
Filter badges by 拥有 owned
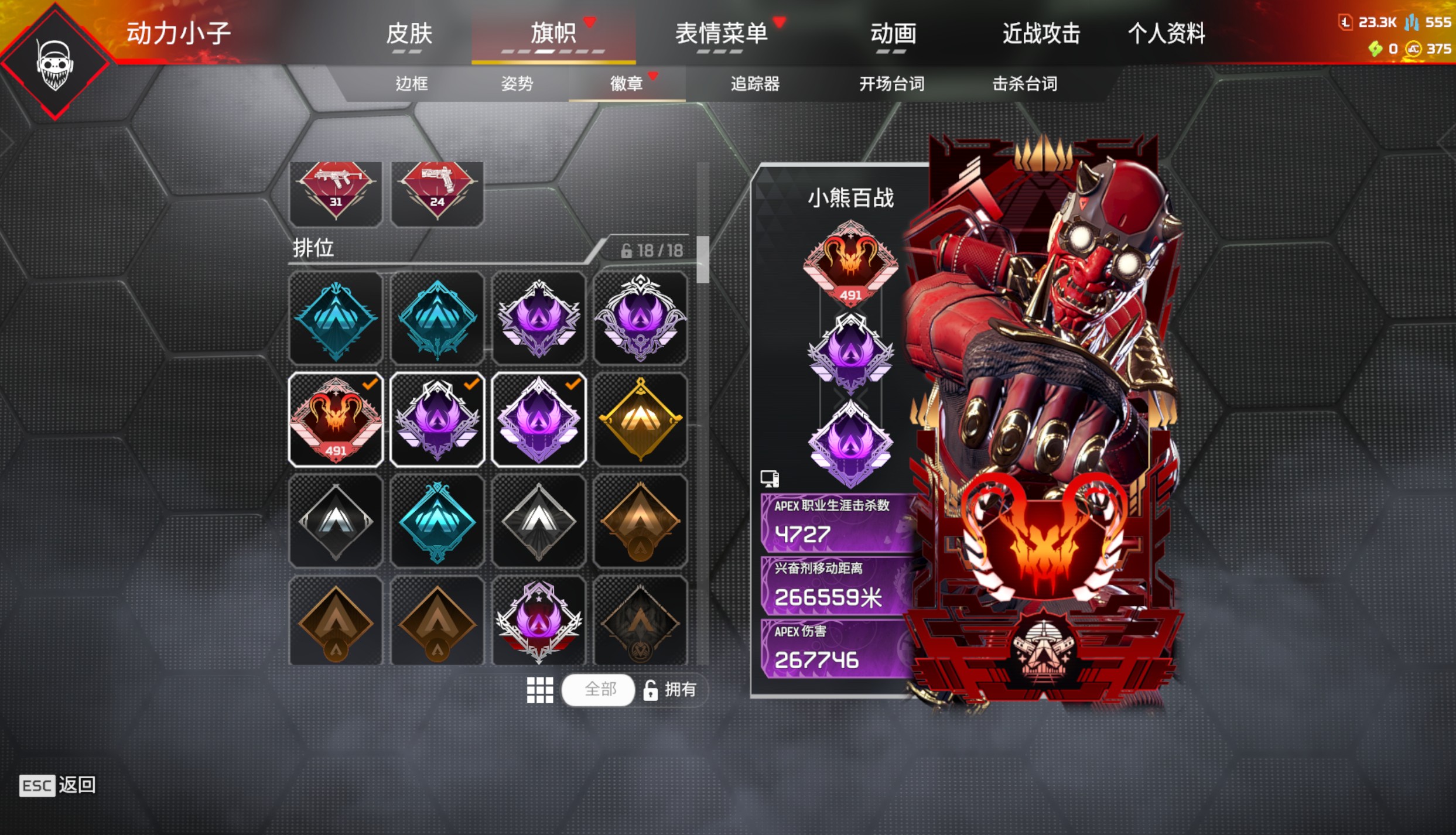(671, 689)
